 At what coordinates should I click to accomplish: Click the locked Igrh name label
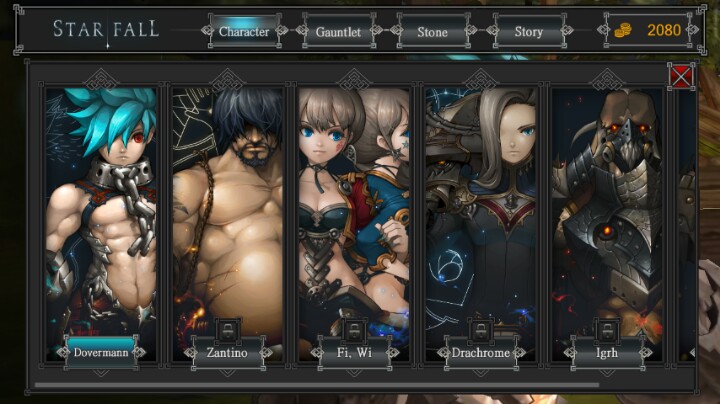(x=607, y=352)
